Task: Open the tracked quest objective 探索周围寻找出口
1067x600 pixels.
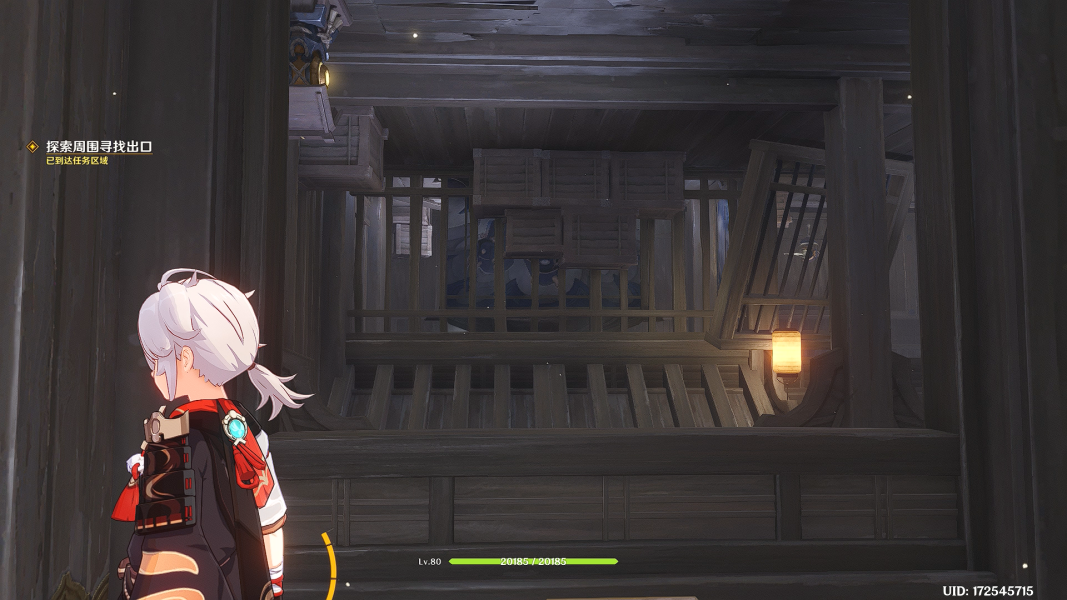Action: [x=98, y=147]
